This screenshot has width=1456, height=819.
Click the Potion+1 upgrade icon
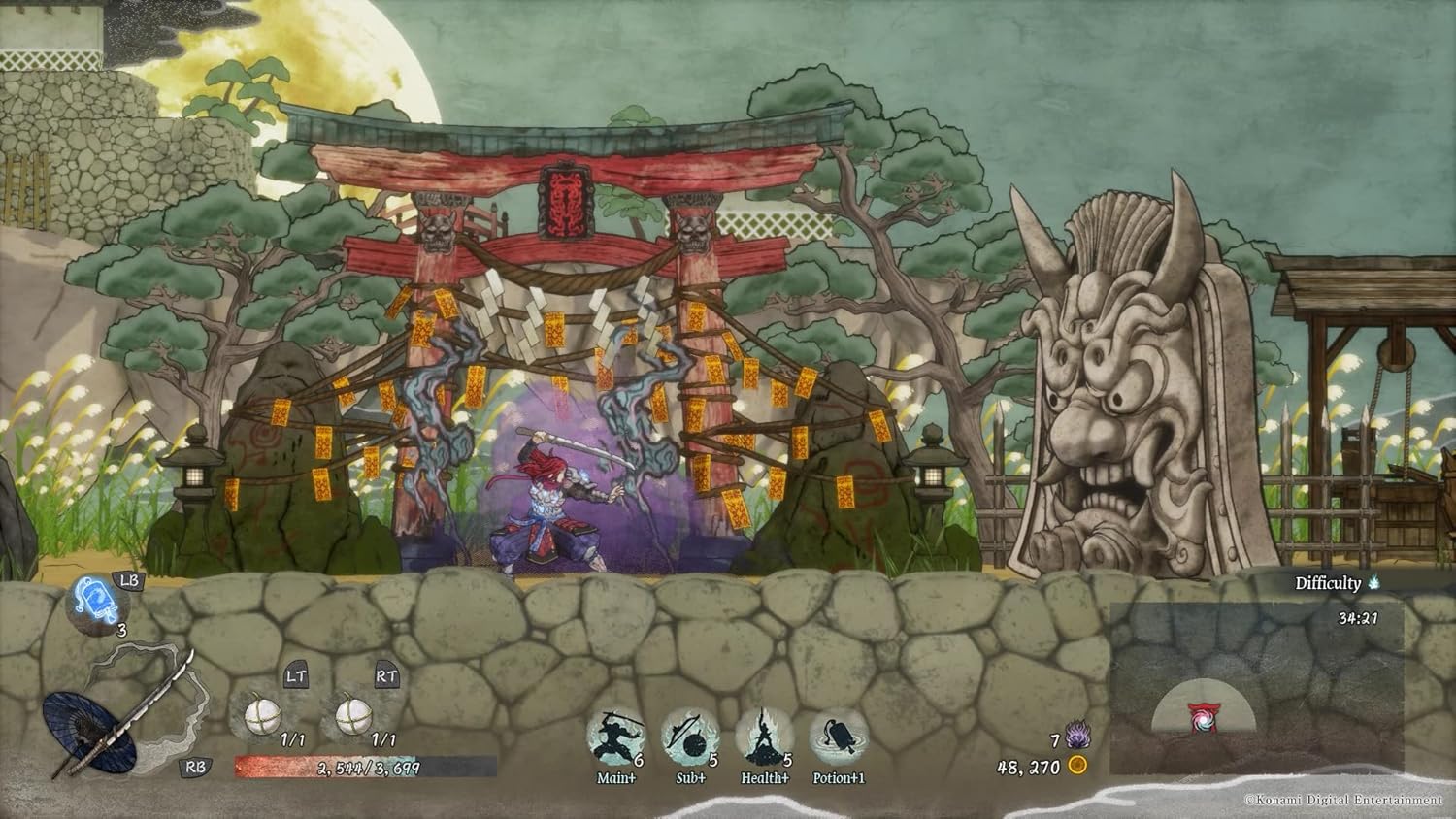point(838,738)
